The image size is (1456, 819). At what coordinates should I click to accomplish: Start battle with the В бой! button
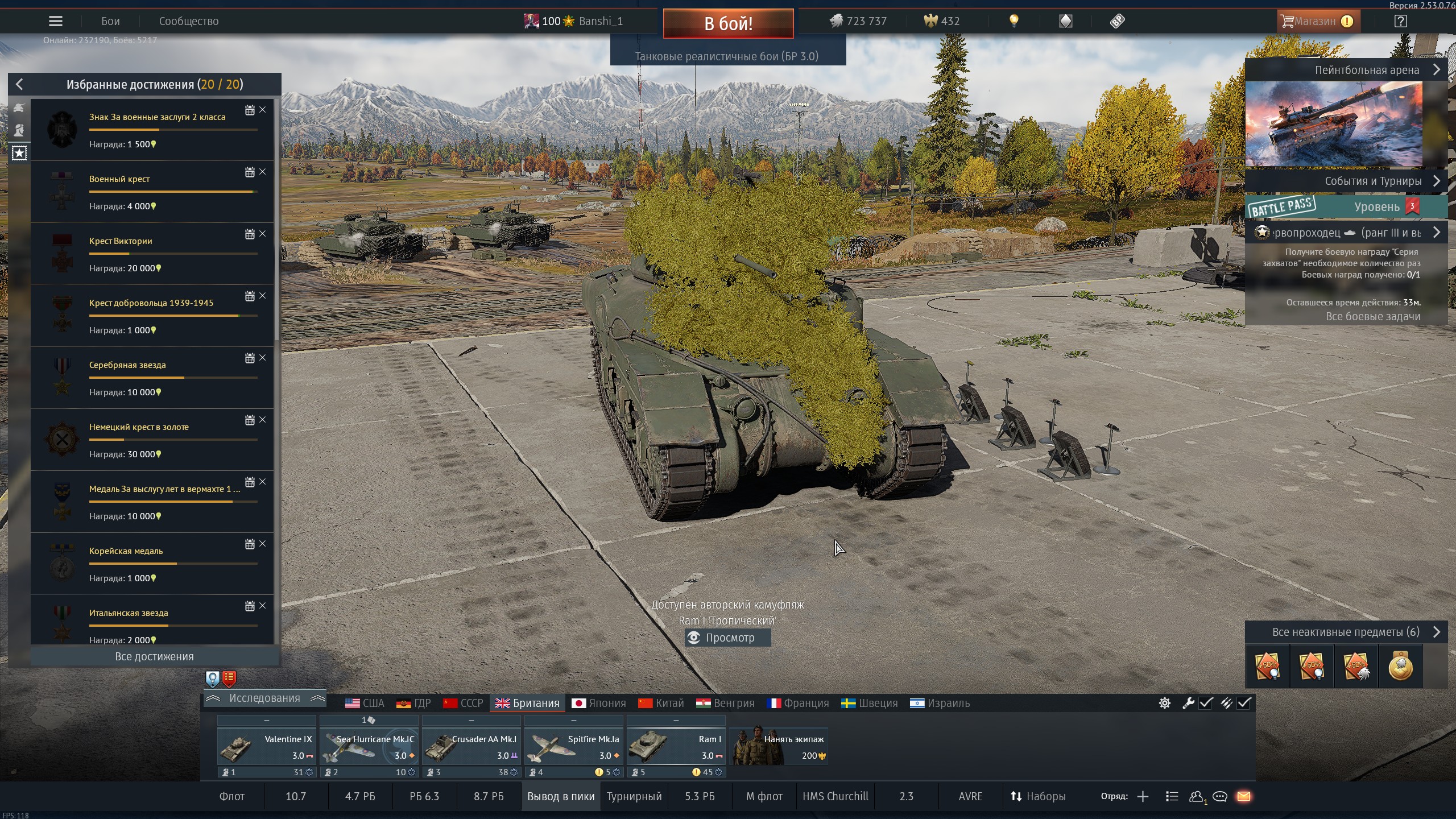pos(728,23)
